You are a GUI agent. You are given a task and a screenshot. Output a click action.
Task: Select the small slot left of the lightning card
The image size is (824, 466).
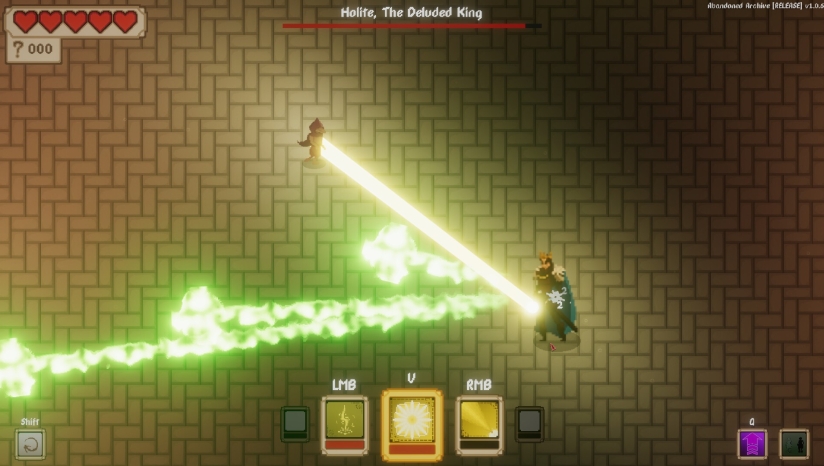(x=295, y=423)
